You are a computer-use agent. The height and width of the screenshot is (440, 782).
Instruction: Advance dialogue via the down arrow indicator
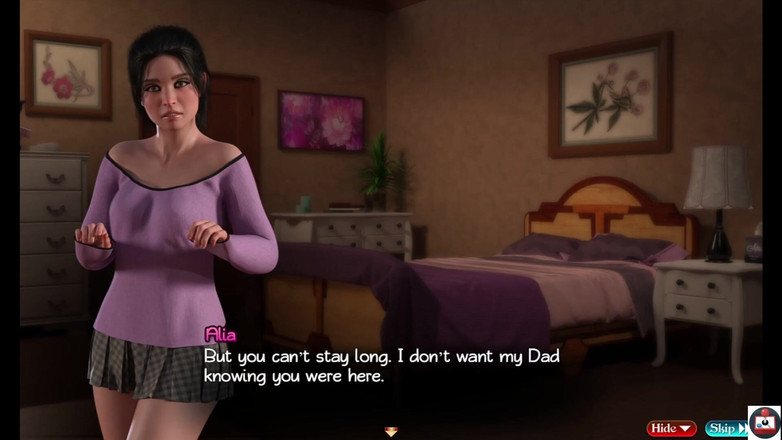[391, 432]
